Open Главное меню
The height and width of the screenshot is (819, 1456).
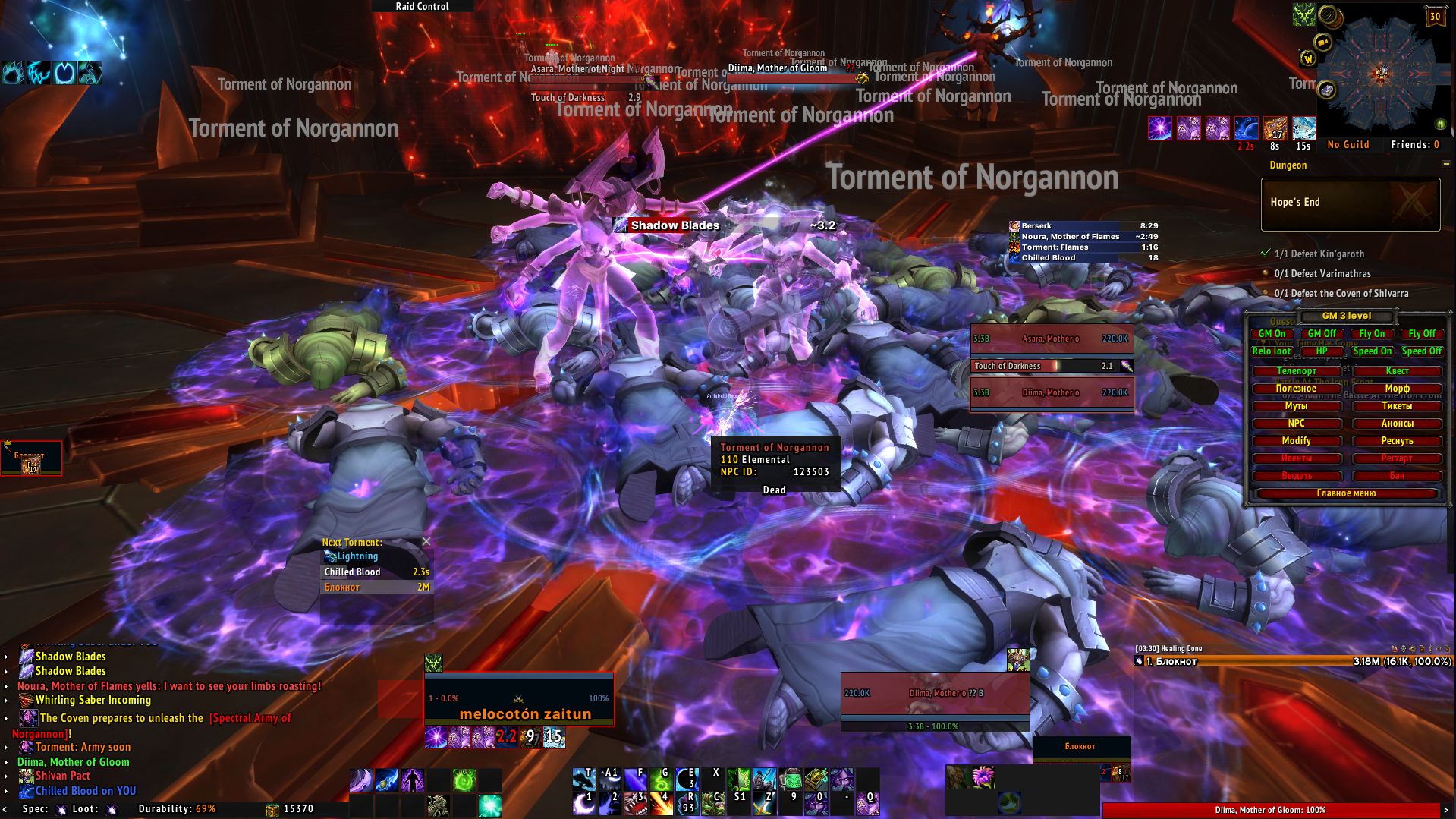coord(1346,493)
